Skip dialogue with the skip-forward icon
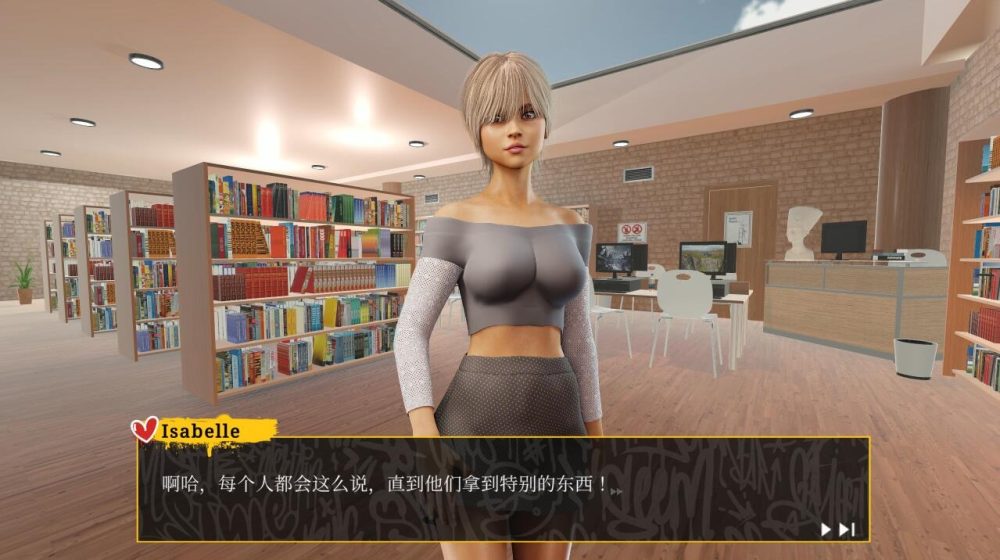Image resolution: width=1000 pixels, height=560 pixels. coord(846,529)
